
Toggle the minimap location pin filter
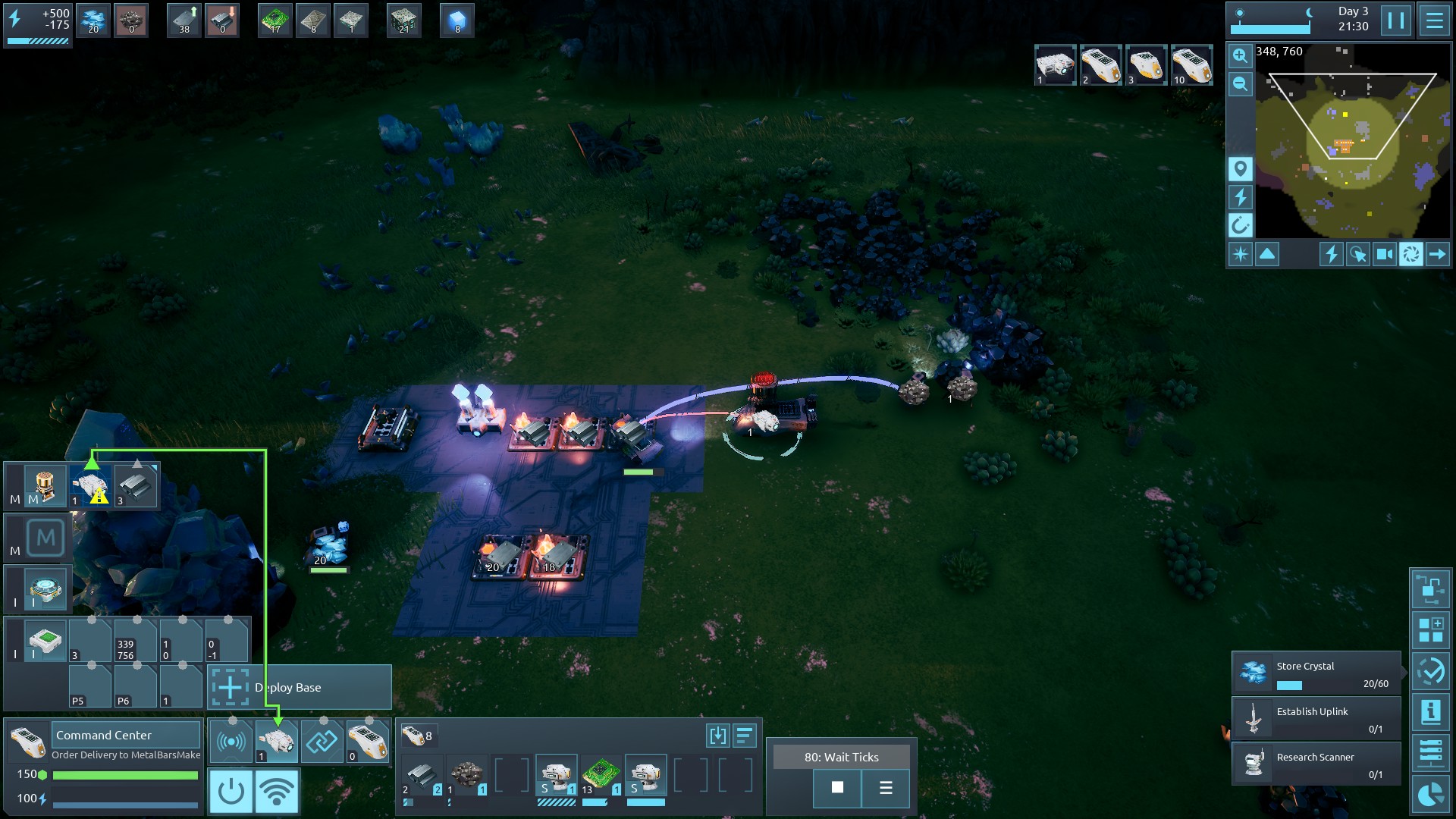1240,168
